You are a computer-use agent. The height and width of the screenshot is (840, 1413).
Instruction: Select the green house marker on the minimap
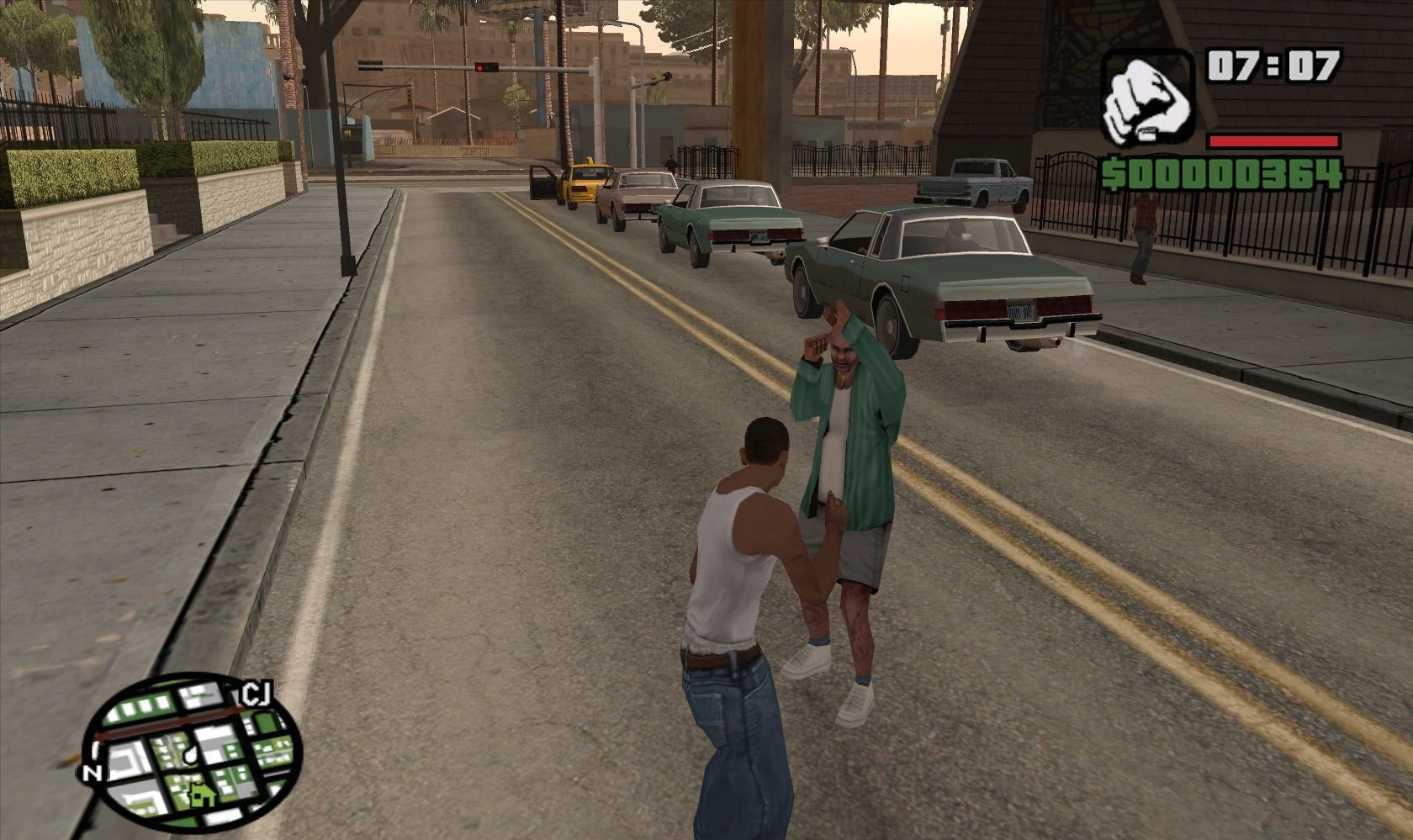coord(200,792)
